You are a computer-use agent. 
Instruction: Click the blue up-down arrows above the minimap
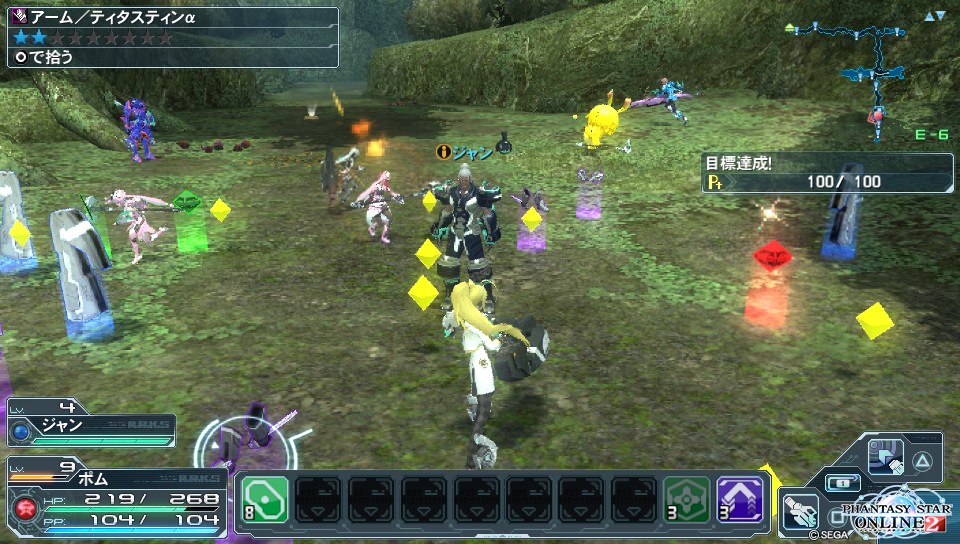pyautogui.click(x=934, y=16)
